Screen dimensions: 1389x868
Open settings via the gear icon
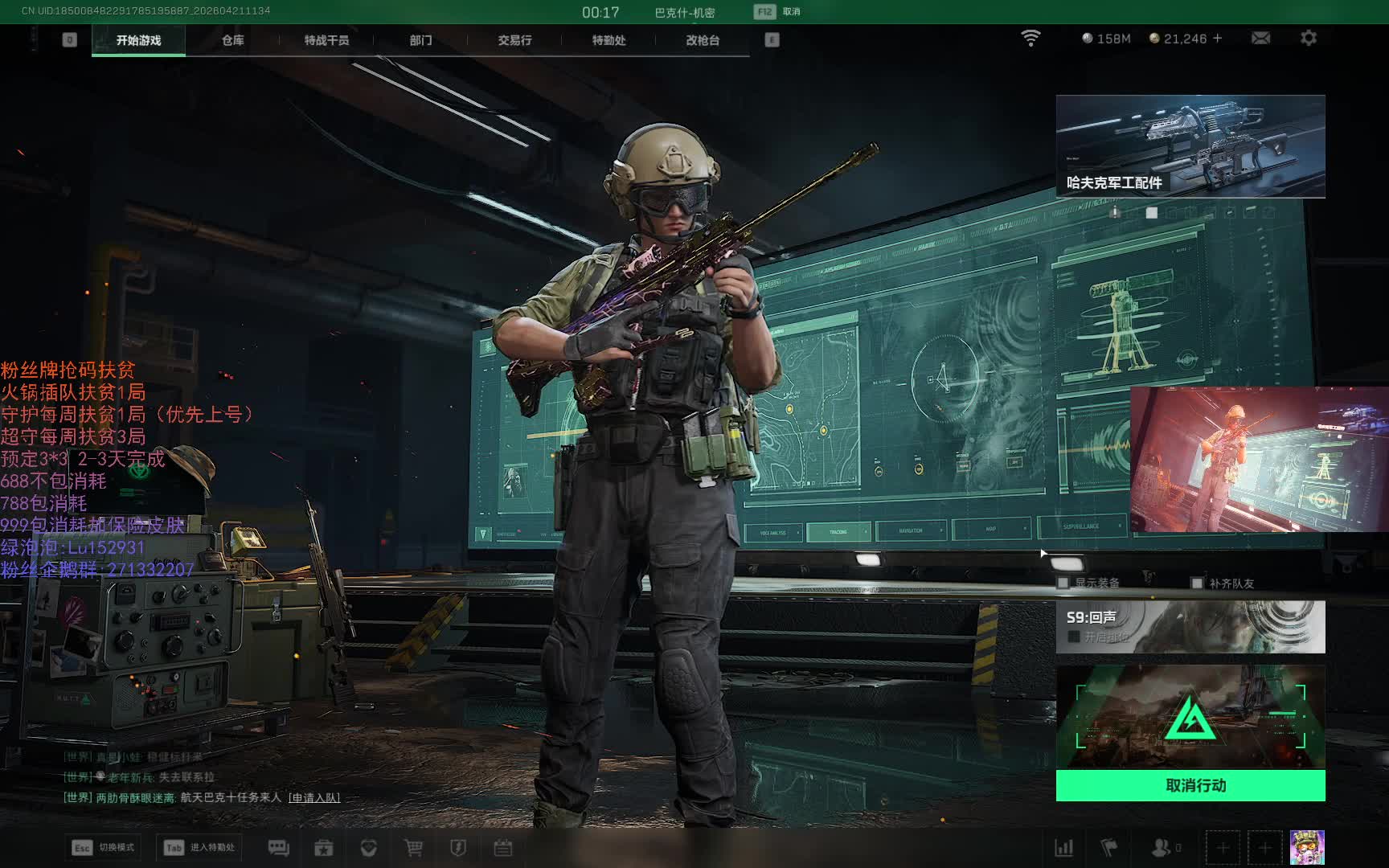coord(1309,38)
